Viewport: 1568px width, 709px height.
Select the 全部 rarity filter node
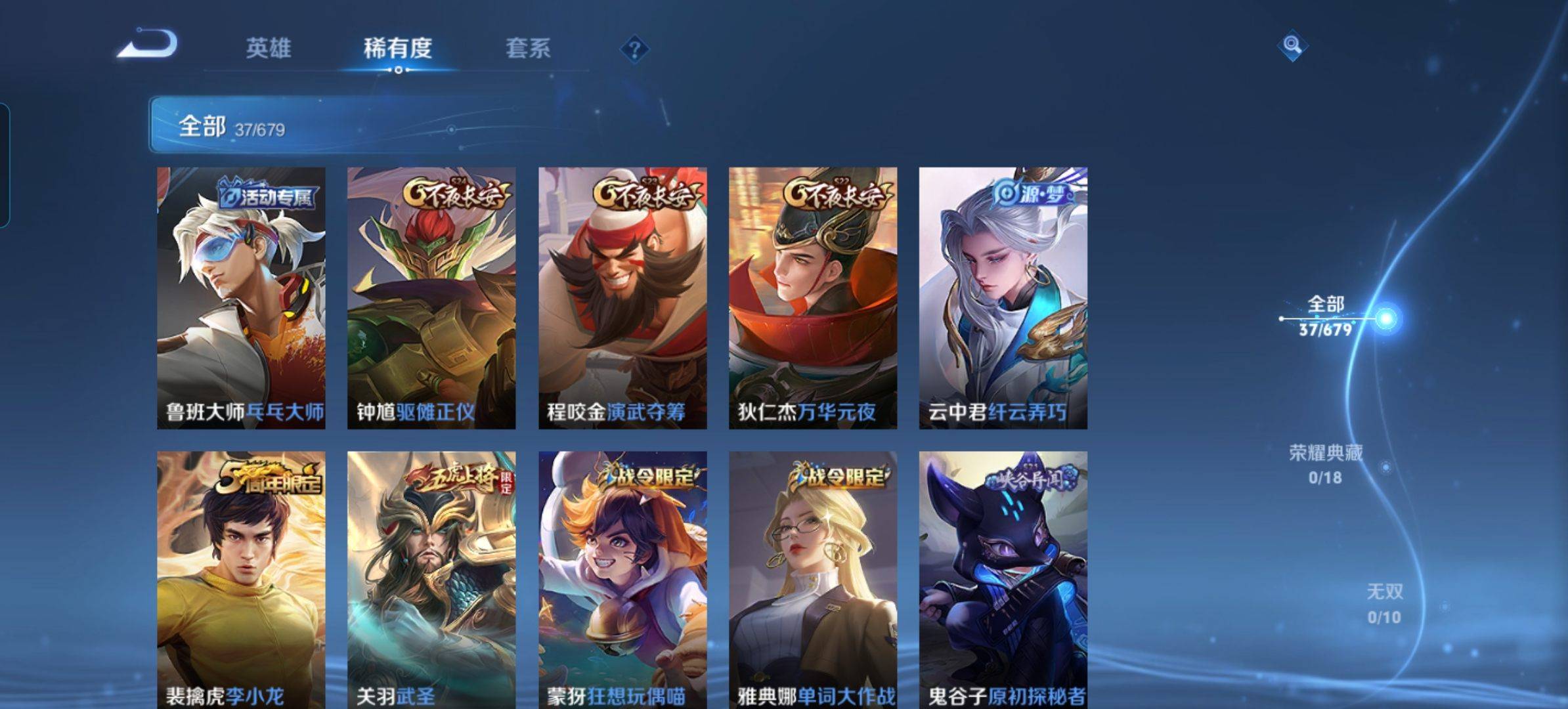tap(1325, 316)
